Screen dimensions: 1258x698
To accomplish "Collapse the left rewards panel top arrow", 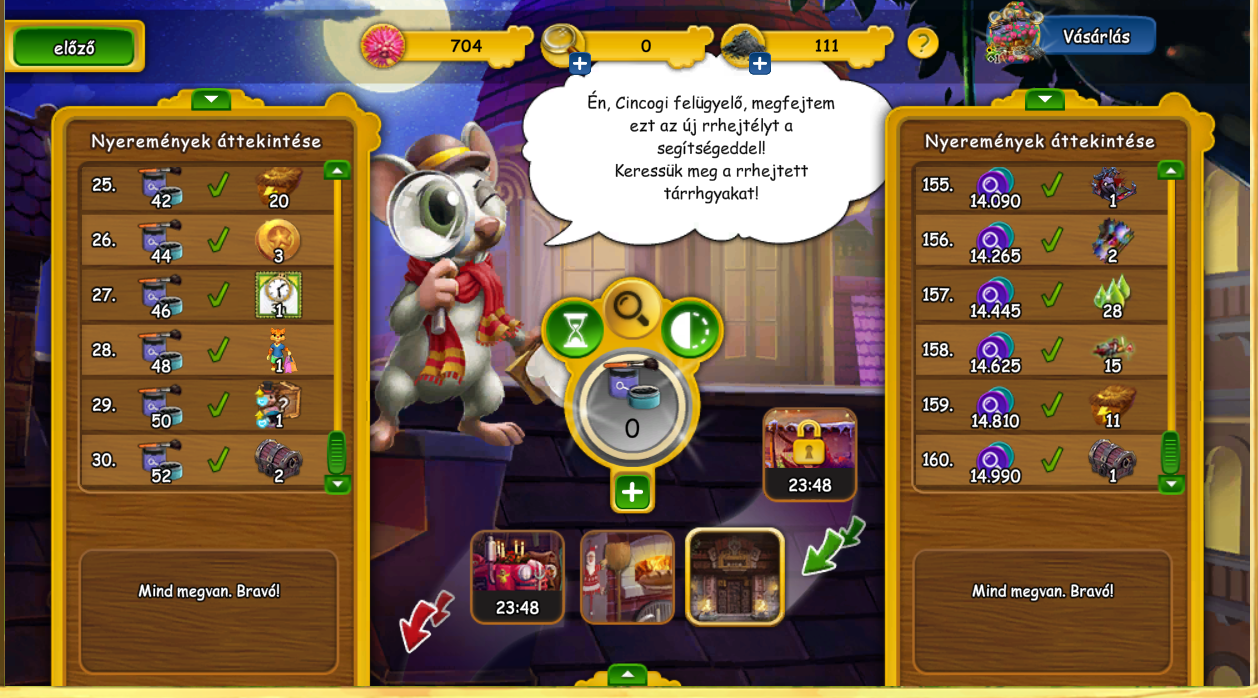I will point(211,99).
